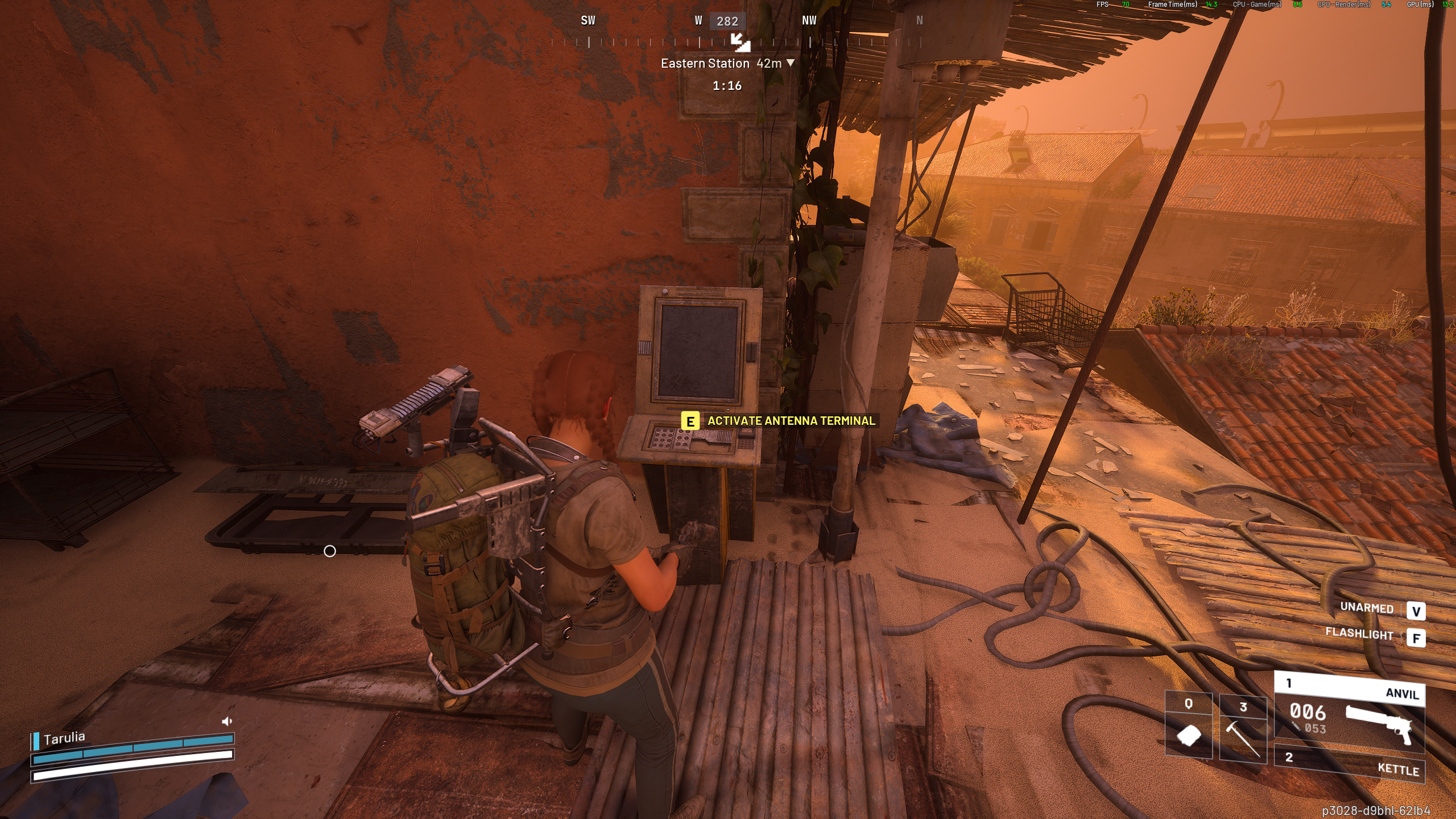Viewport: 1456px width, 819px height.
Task: Switch to the Kettle weapon slot
Action: [1349, 763]
